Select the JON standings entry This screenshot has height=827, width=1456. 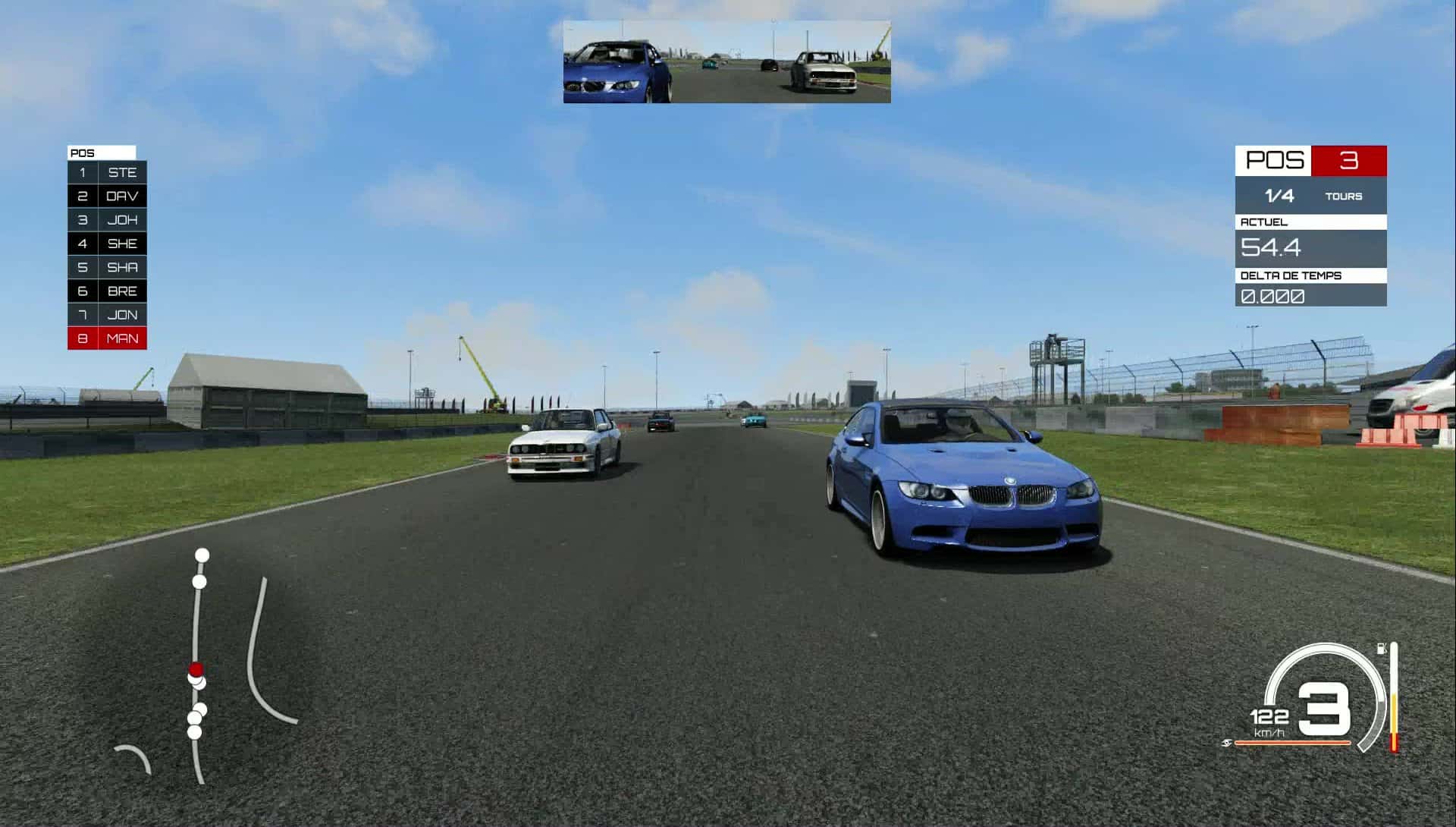[x=107, y=315]
